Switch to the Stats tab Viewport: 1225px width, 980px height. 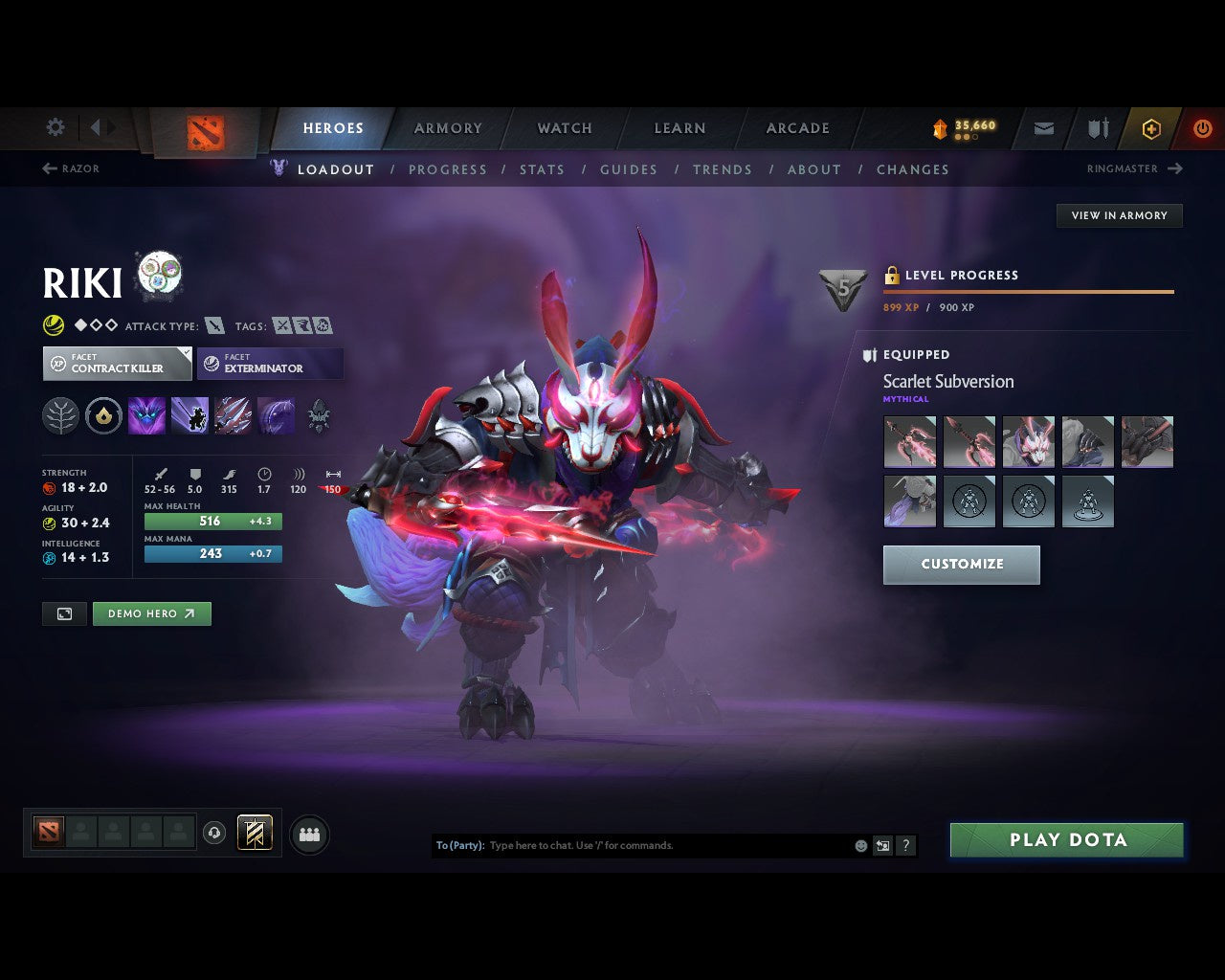click(x=542, y=169)
